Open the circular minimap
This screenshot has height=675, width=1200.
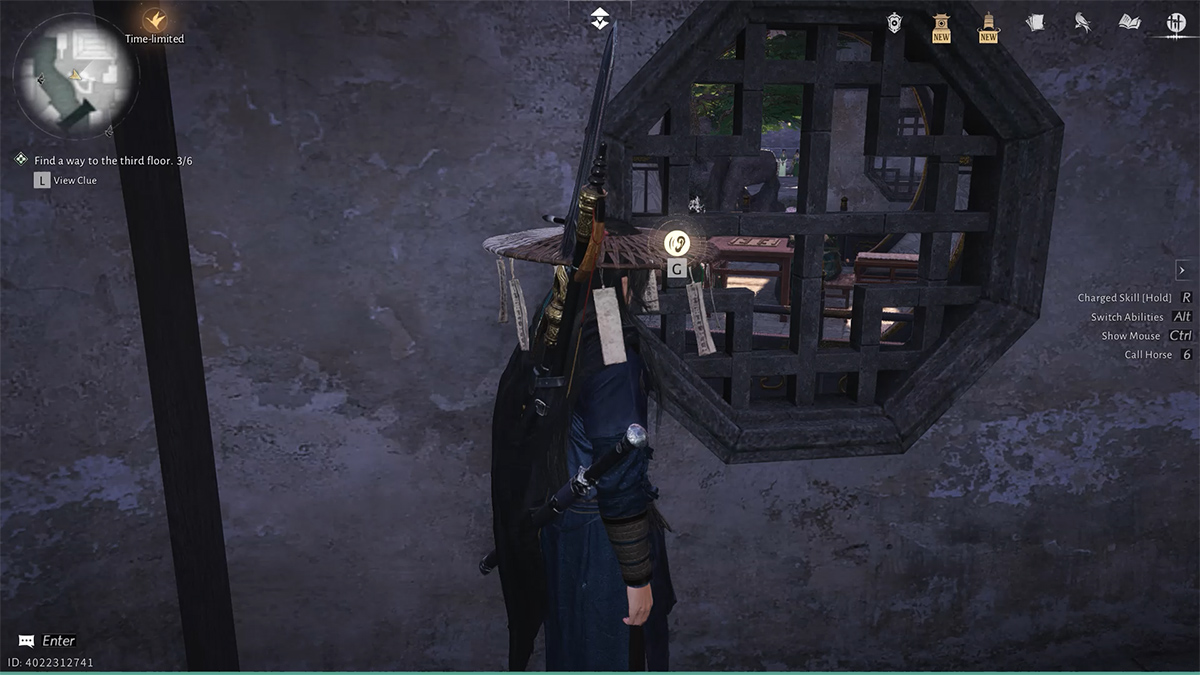(x=75, y=75)
